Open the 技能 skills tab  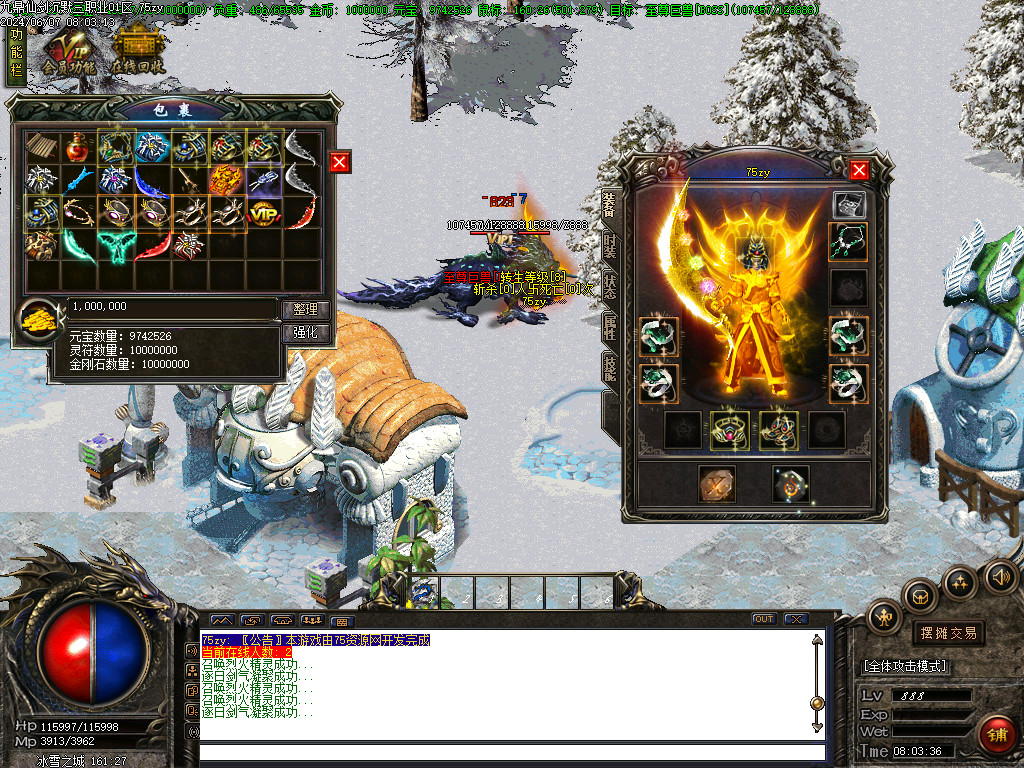[x=610, y=367]
